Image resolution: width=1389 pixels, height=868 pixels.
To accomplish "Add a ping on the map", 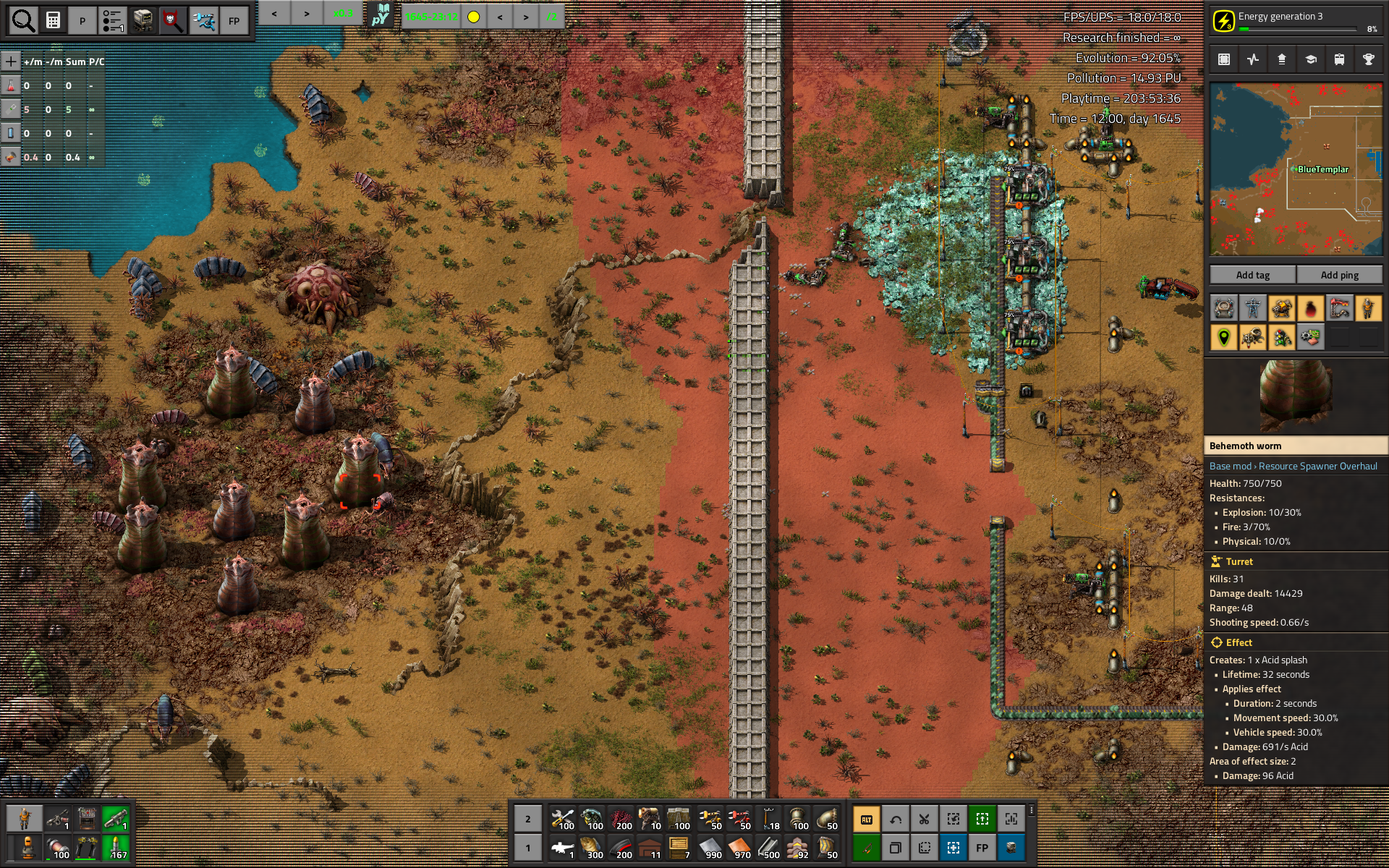I will [1339, 275].
